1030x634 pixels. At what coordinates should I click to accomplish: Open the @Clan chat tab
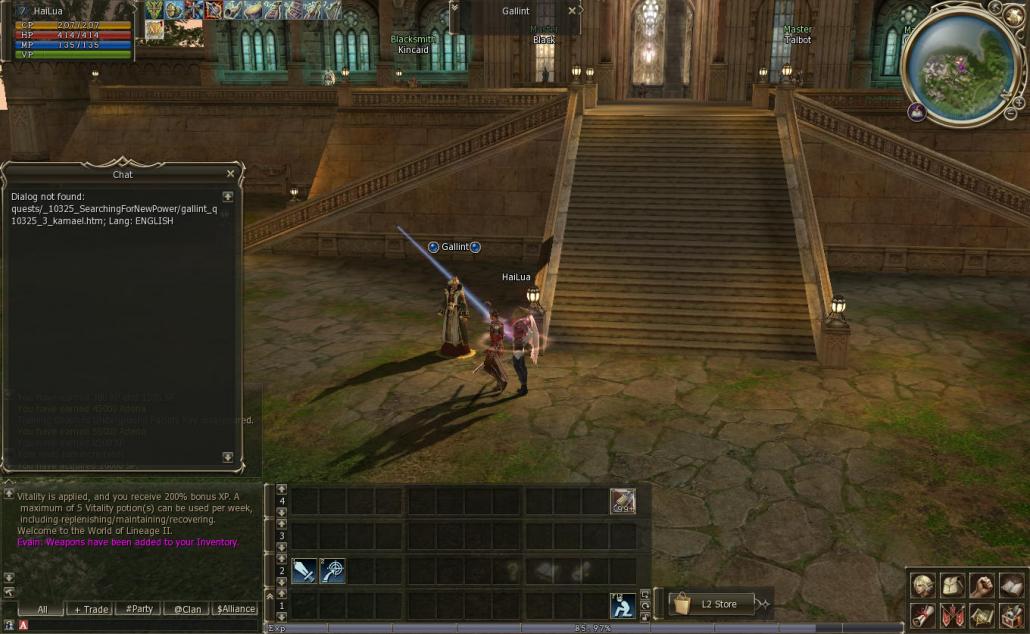(x=187, y=609)
